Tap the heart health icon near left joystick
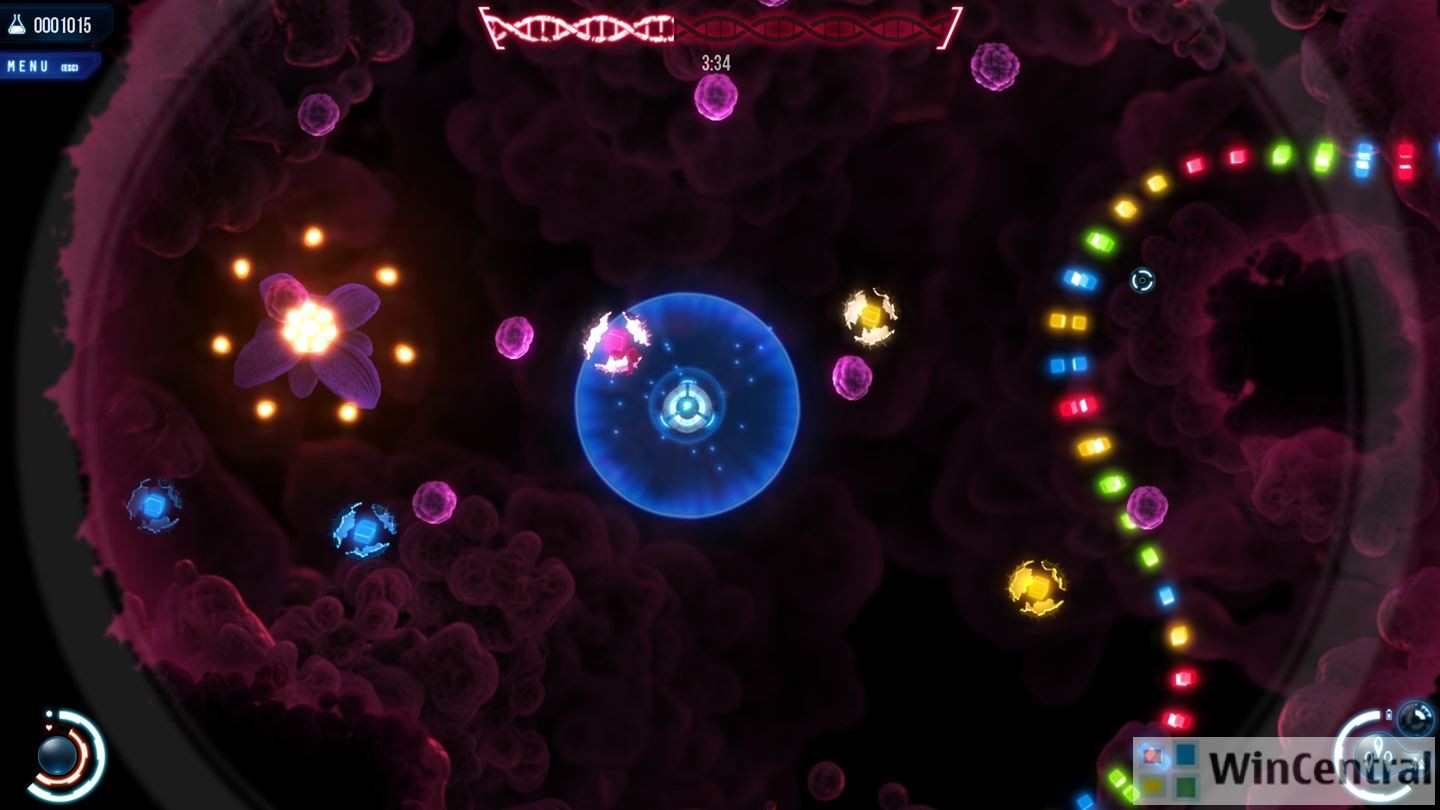The height and width of the screenshot is (810, 1440). click(x=49, y=727)
